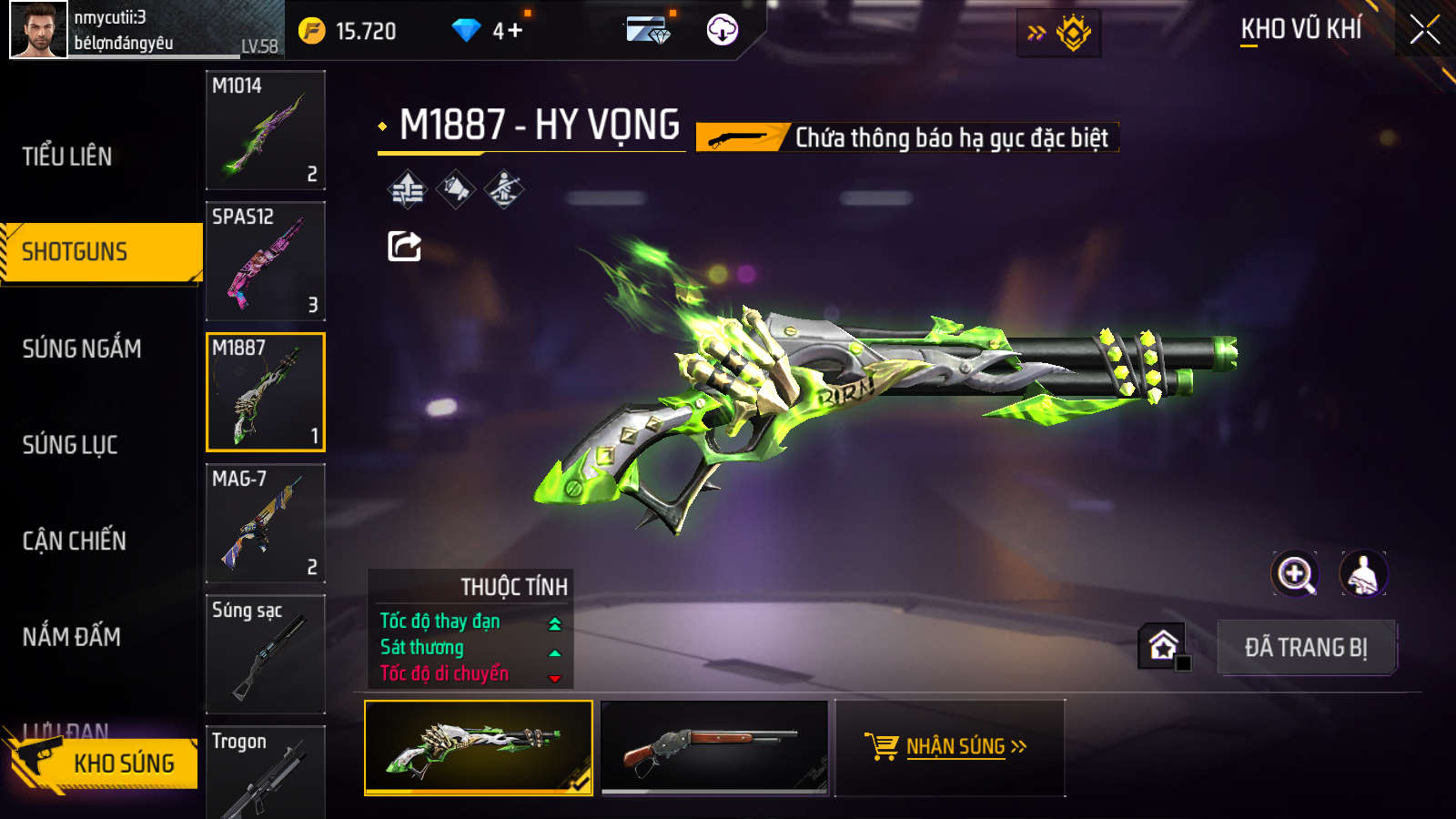Viewport: 1456px width, 819px height.
Task: Select the green Hy Vọng skin thumbnail
Action: [x=479, y=747]
